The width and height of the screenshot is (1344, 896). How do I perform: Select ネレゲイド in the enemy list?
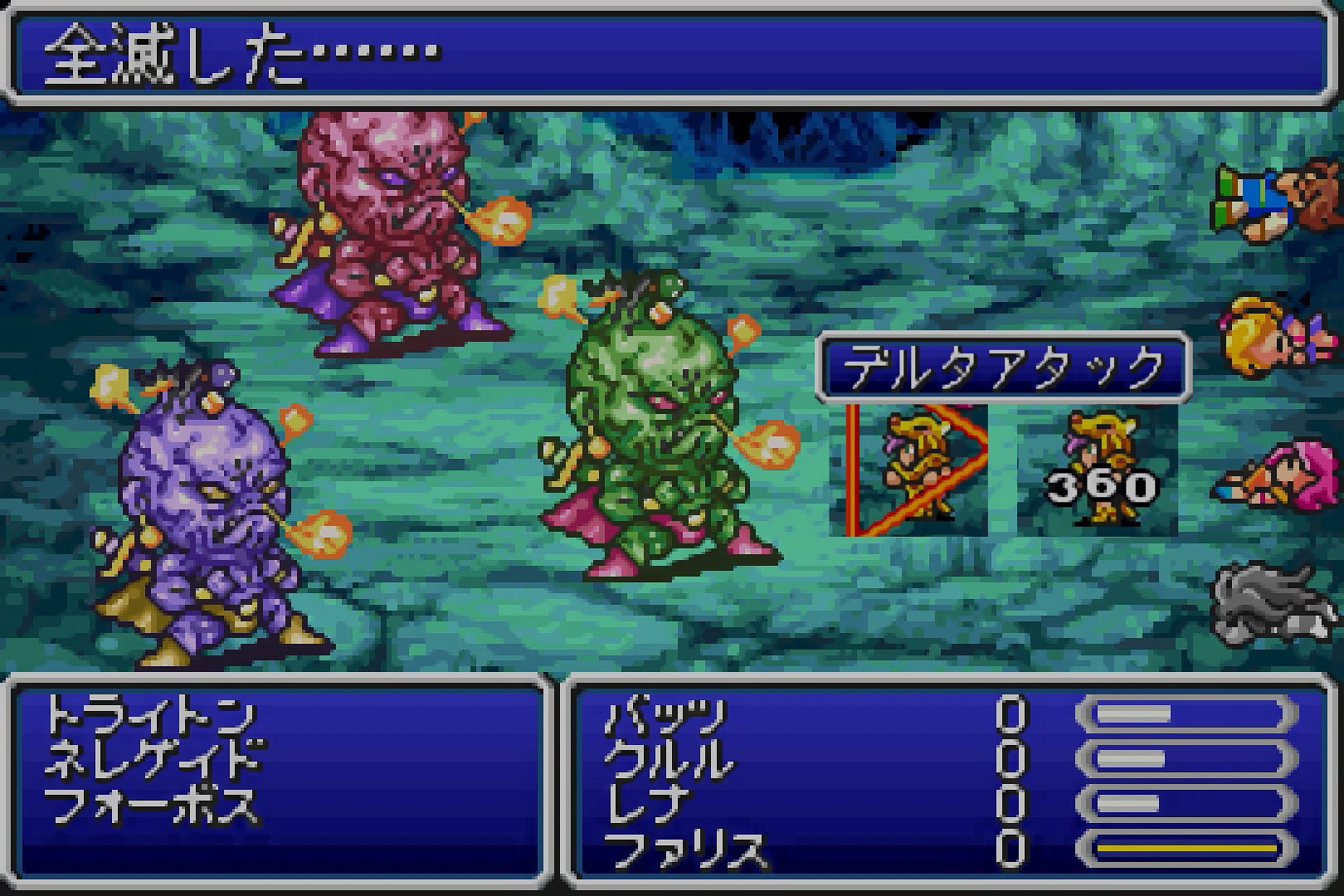(154, 760)
